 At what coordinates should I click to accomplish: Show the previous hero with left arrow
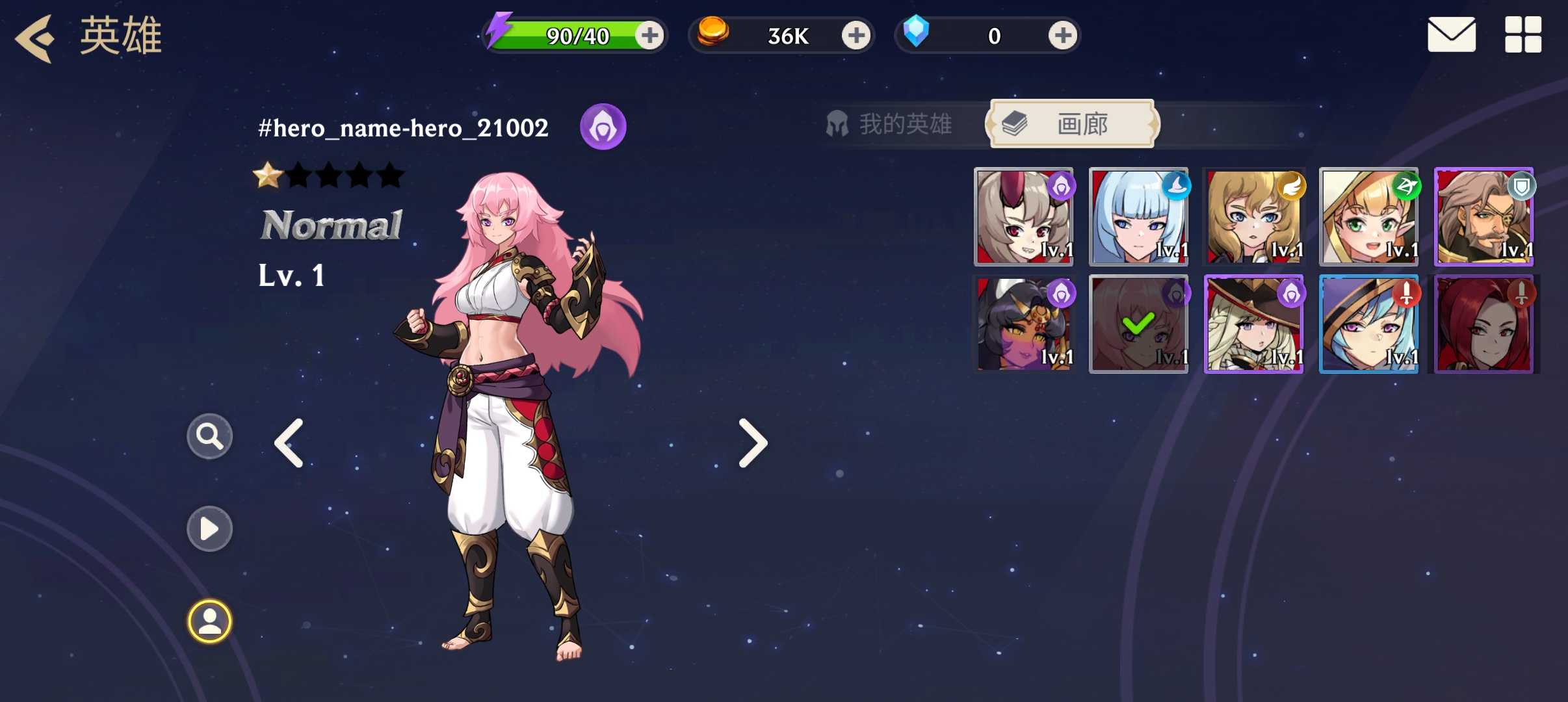(x=289, y=443)
